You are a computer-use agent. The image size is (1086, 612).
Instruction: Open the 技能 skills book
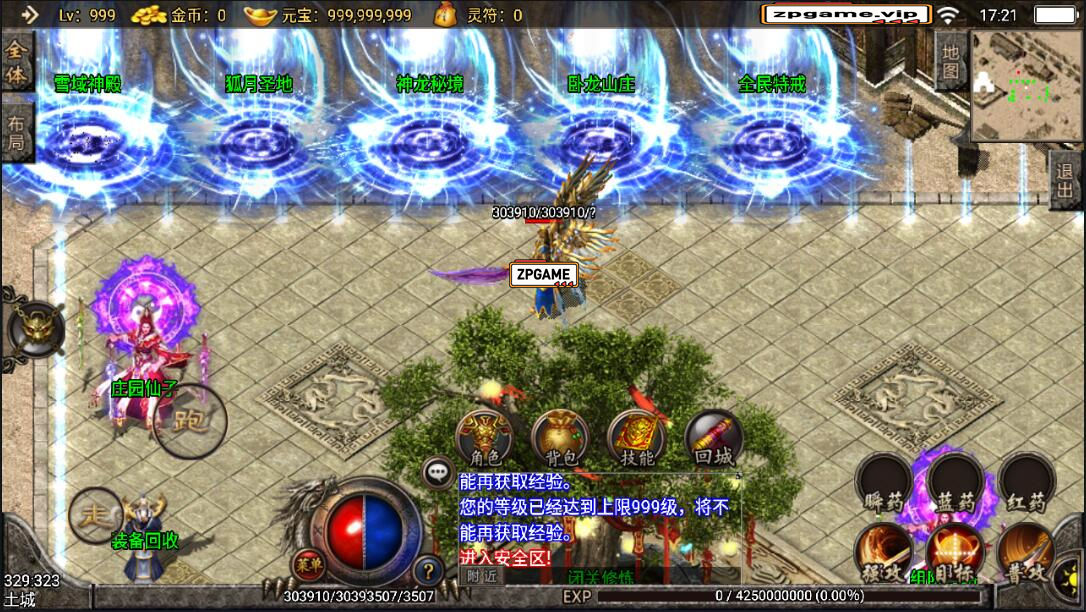636,438
